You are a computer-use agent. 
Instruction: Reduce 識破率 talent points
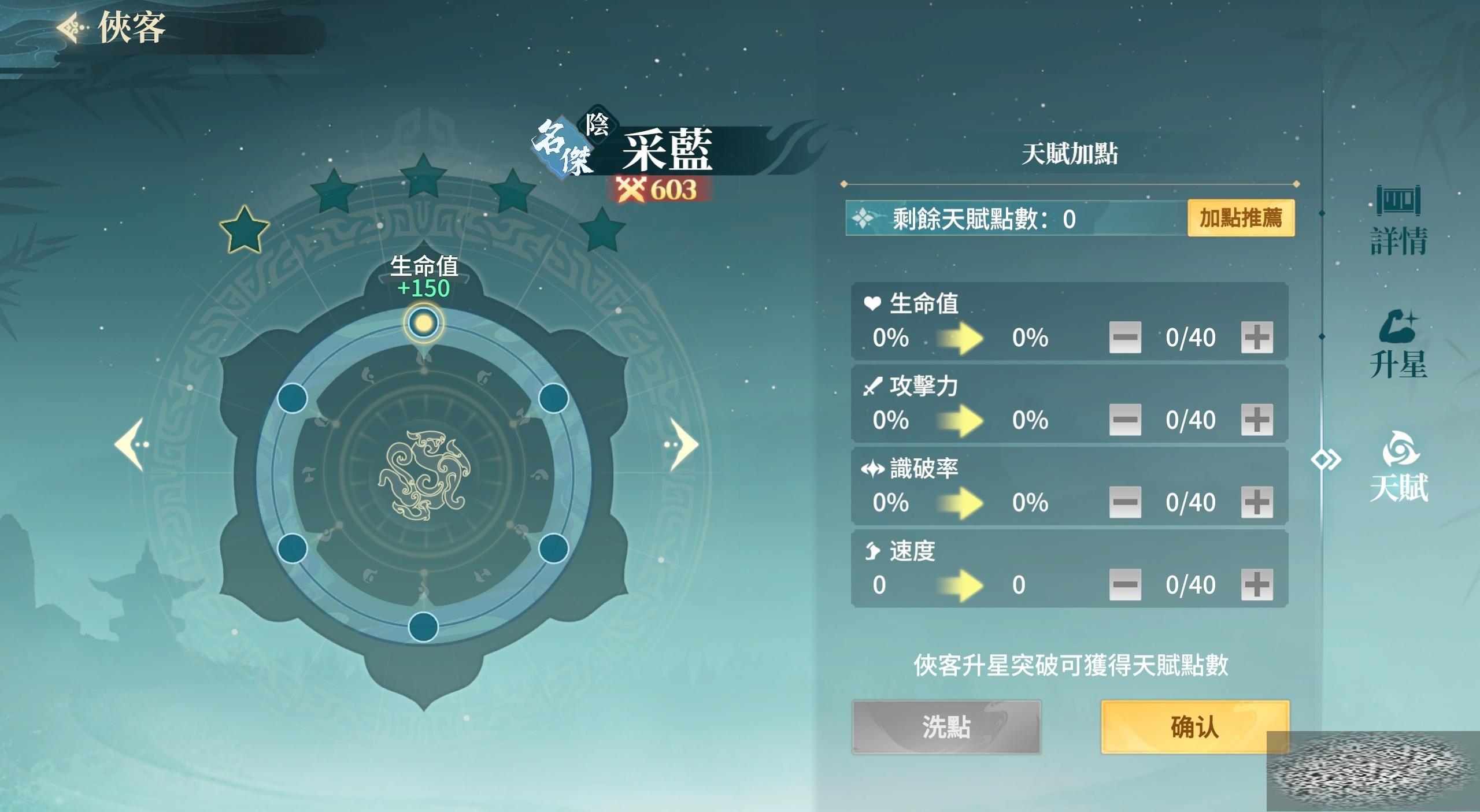(1124, 502)
